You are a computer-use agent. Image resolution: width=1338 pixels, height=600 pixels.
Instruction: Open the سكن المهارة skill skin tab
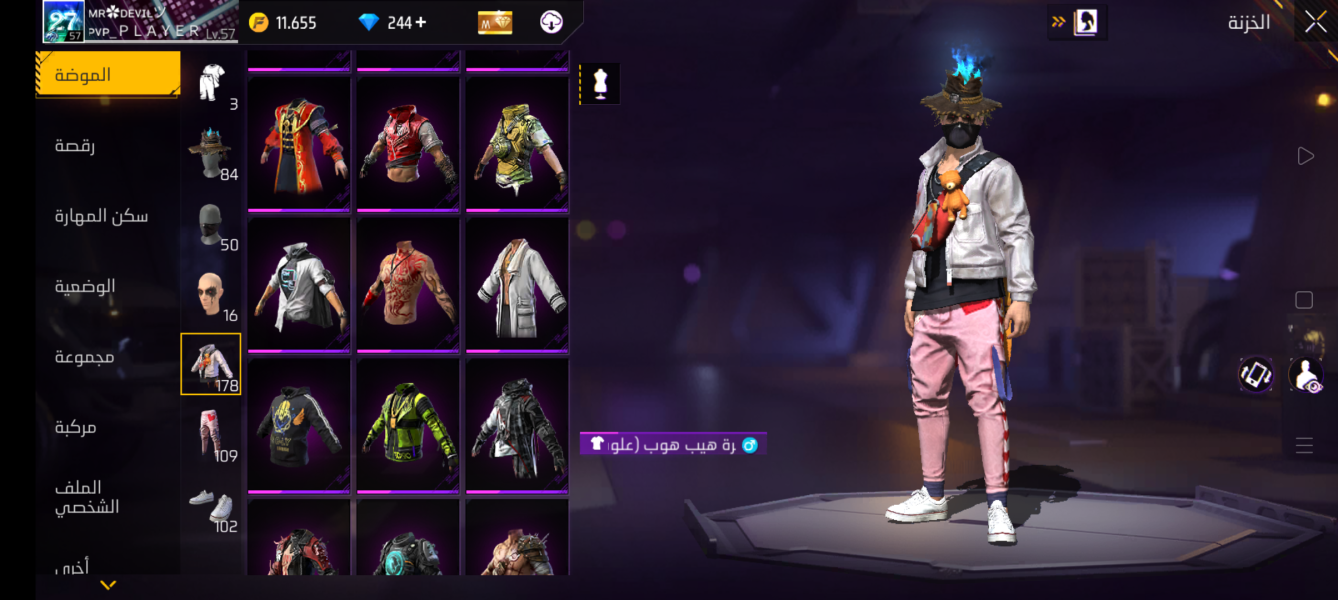[101, 216]
